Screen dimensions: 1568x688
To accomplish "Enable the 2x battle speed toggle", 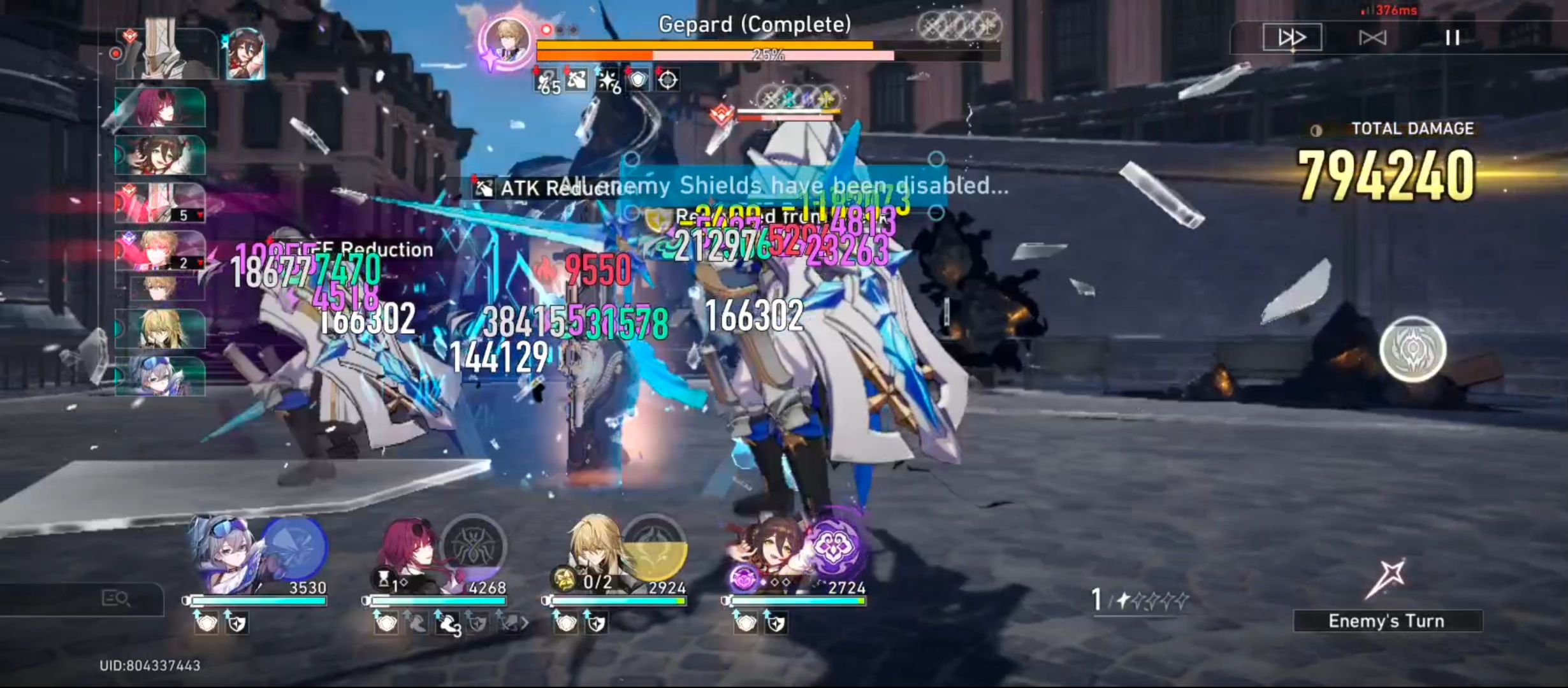I will pyautogui.click(x=1294, y=38).
